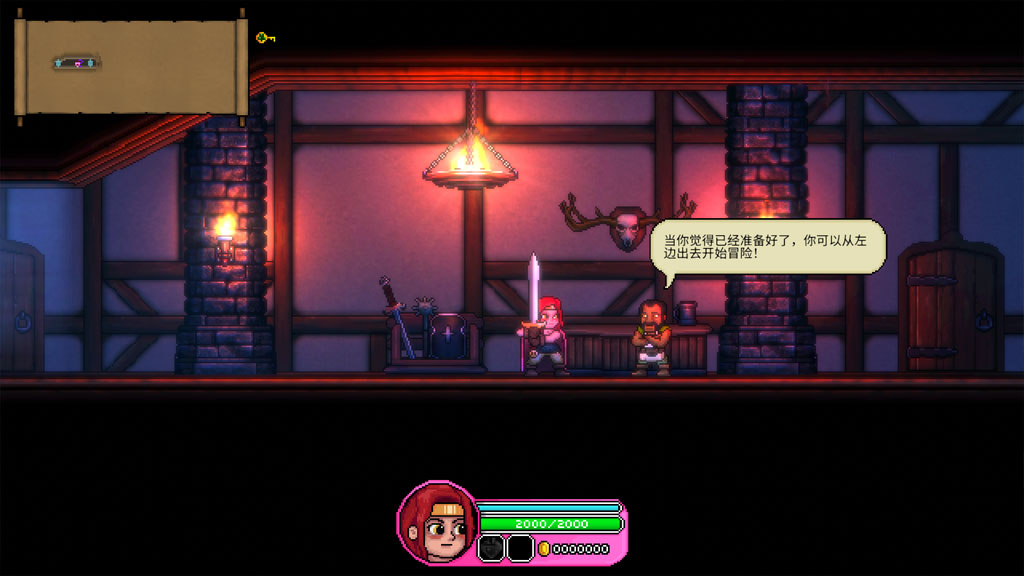Click the NPC's speech bubble to continue

[768, 246]
